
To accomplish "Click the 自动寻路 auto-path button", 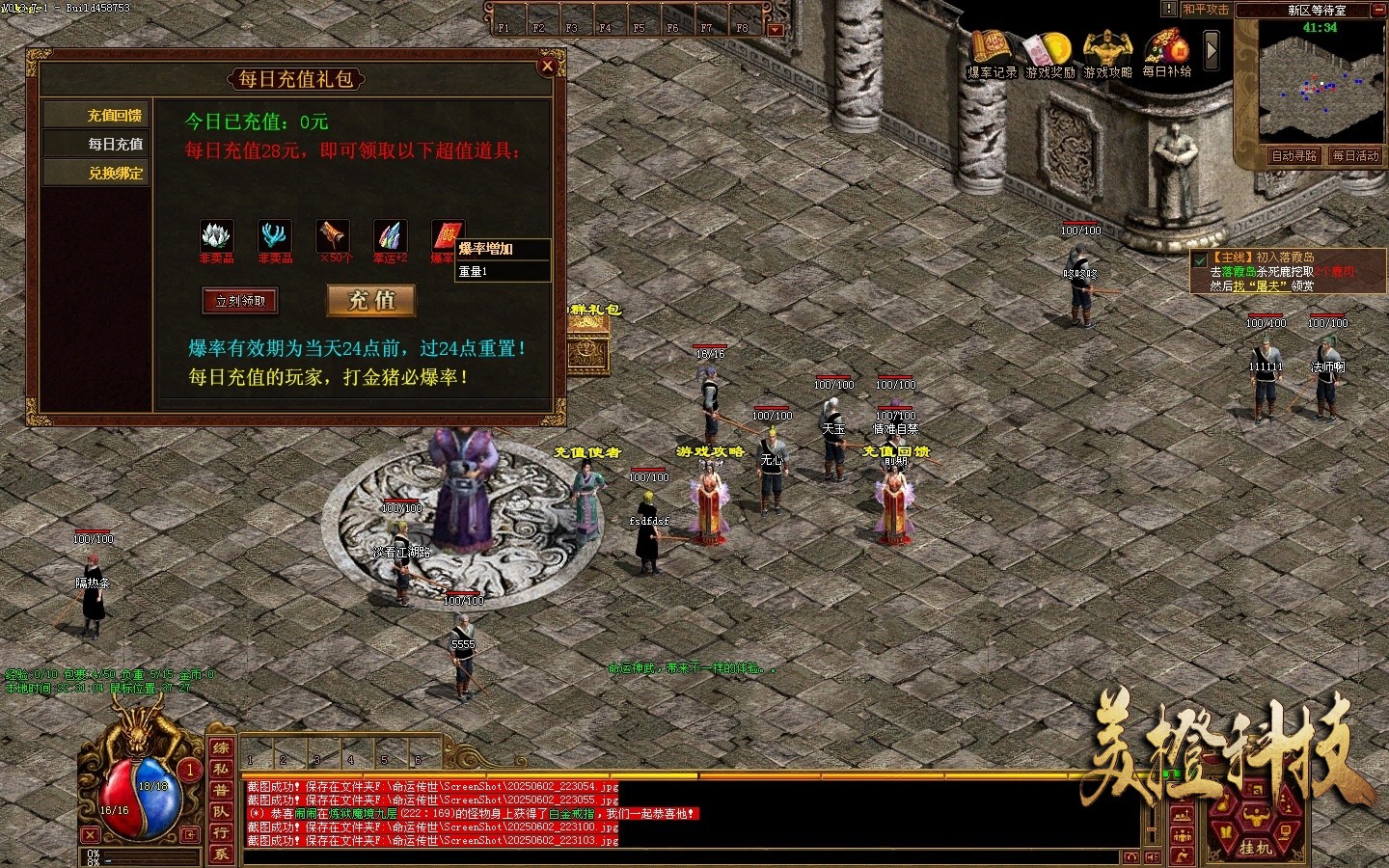I will coord(1294,156).
